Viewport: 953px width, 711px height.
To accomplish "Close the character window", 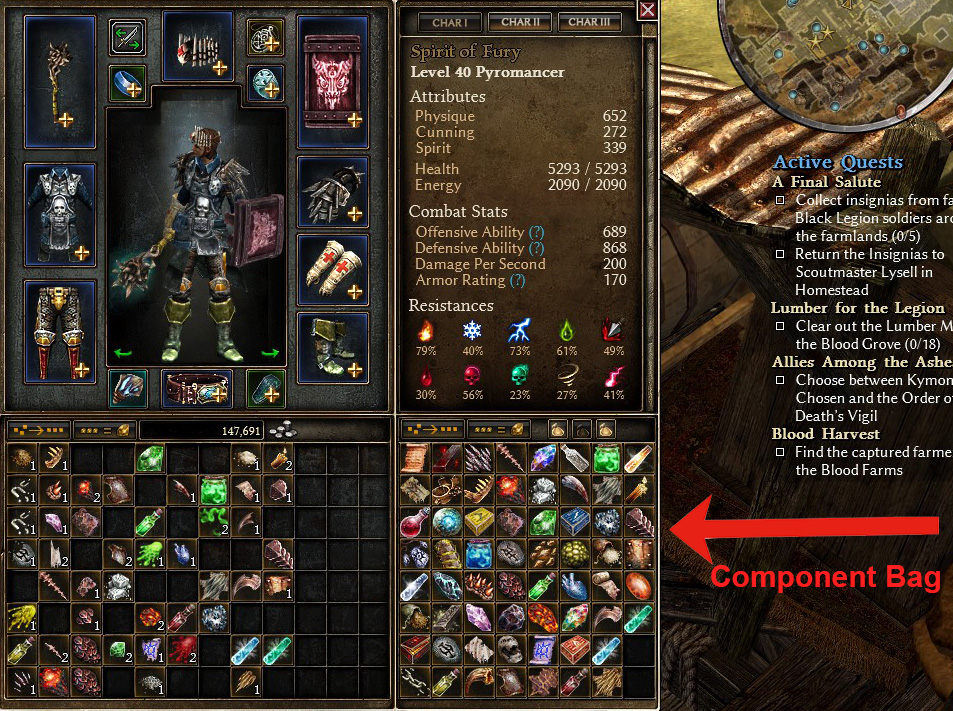I will (x=647, y=11).
